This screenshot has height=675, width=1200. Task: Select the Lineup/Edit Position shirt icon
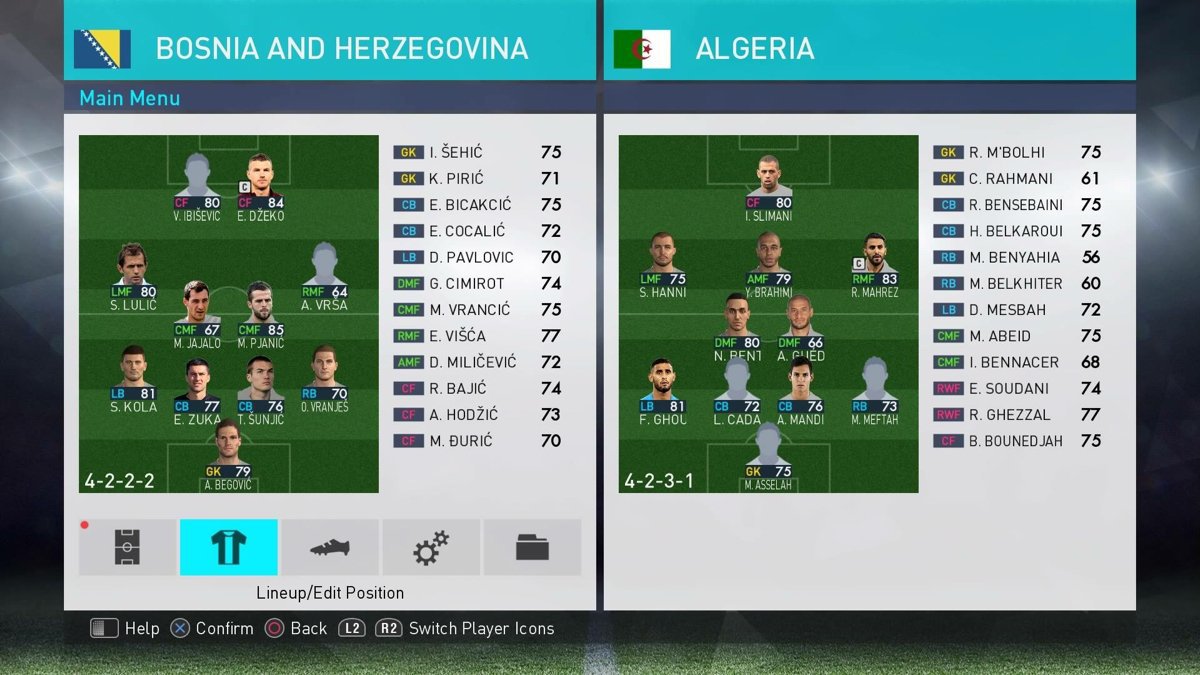[229, 547]
